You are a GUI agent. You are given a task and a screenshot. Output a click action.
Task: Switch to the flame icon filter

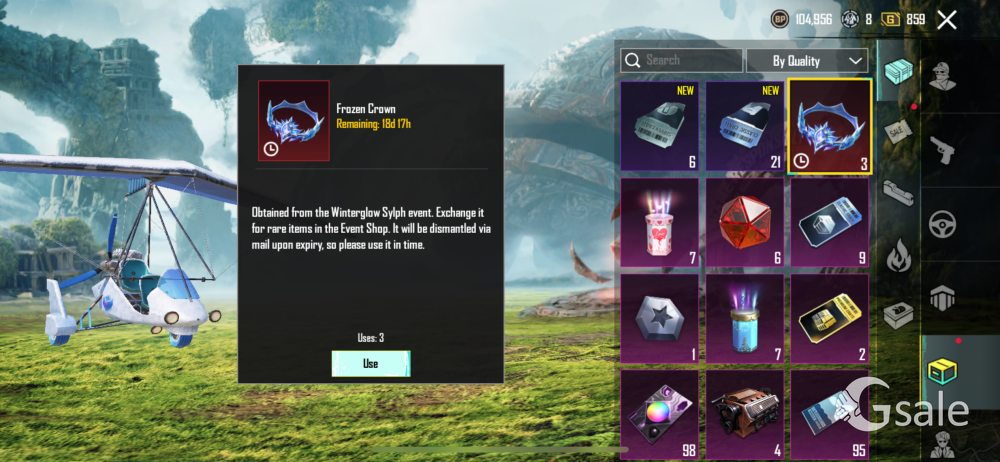(x=896, y=253)
